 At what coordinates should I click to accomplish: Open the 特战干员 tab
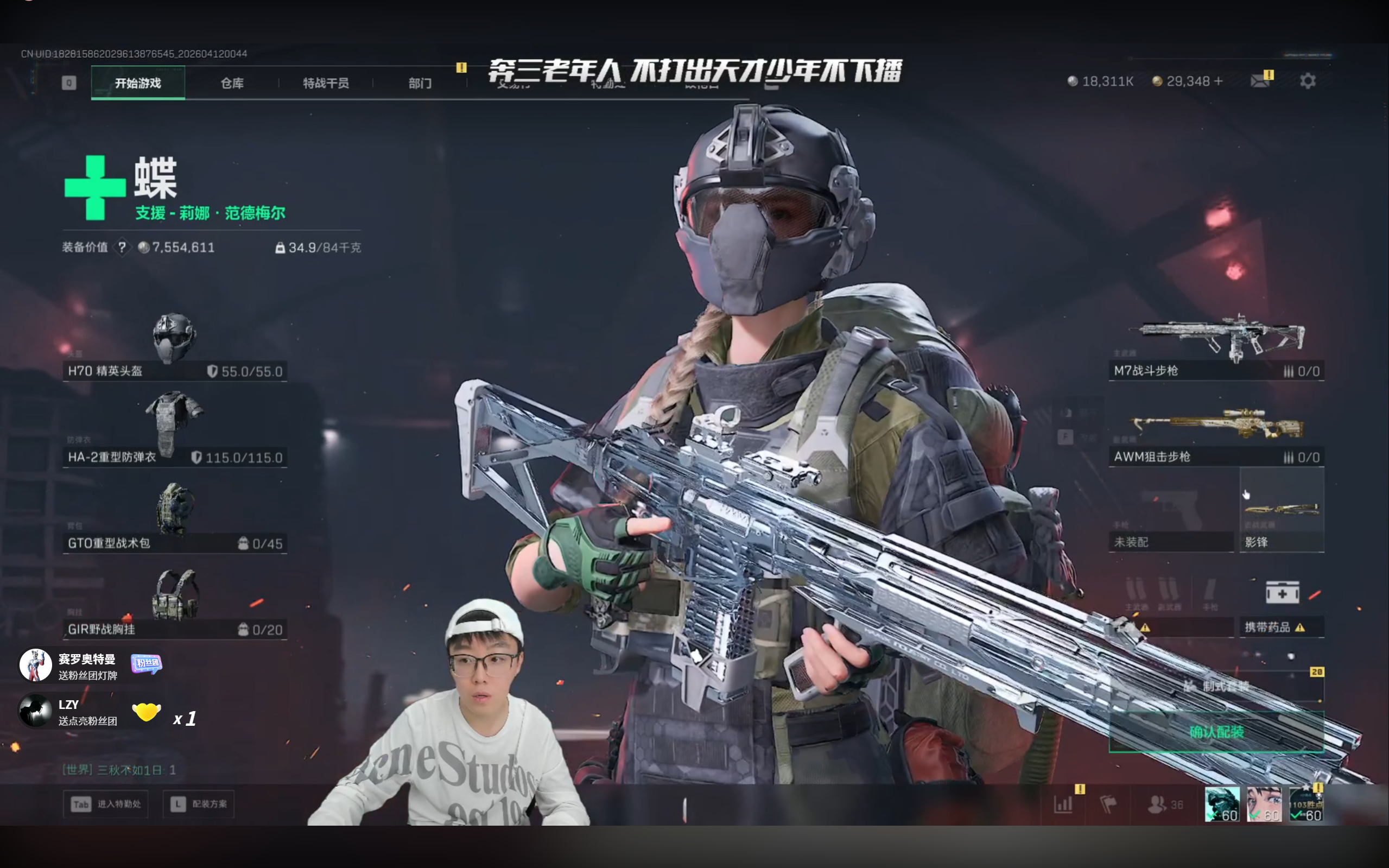[x=325, y=82]
